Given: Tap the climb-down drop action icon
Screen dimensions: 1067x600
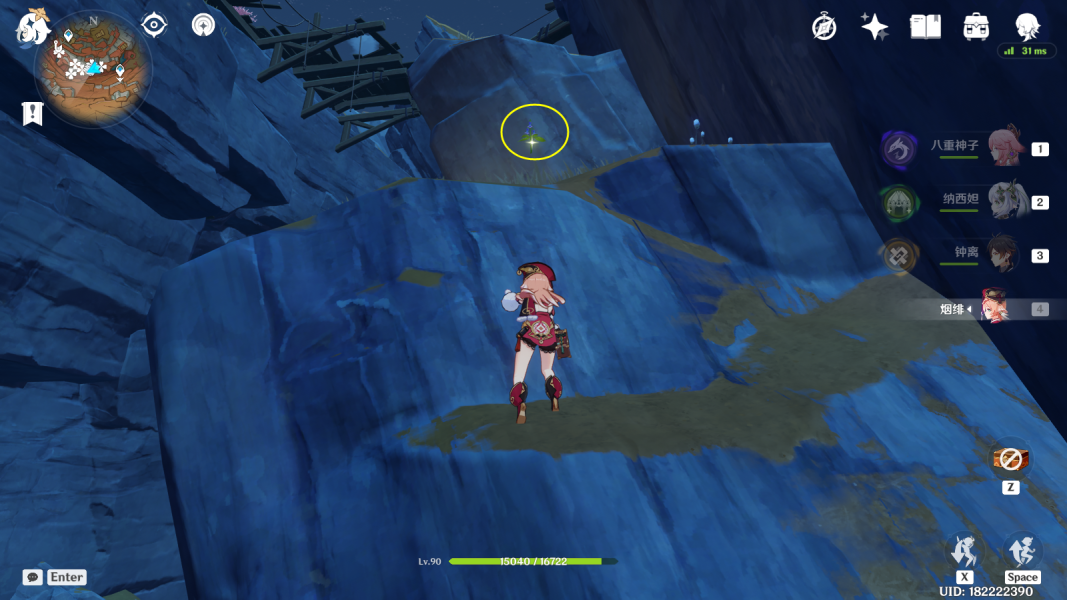Looking at the screenshot, I should [965, 551].
